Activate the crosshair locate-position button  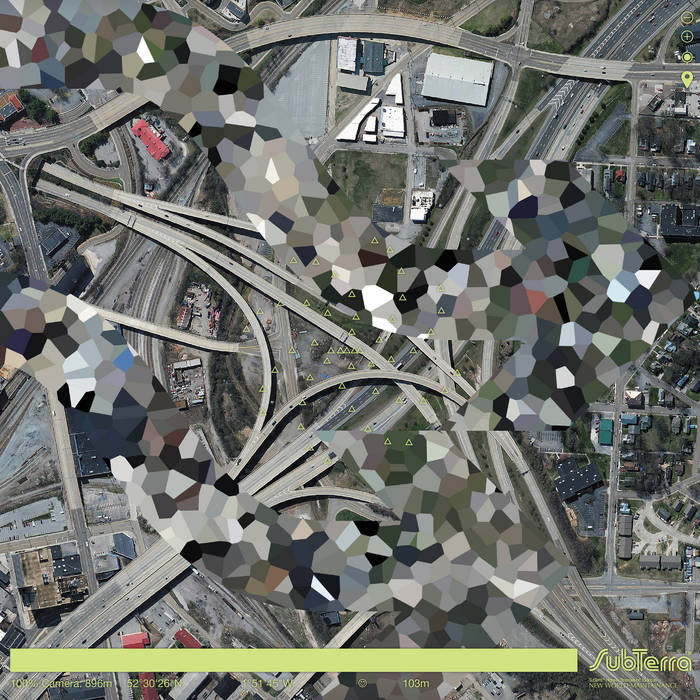tap(687, 57)
